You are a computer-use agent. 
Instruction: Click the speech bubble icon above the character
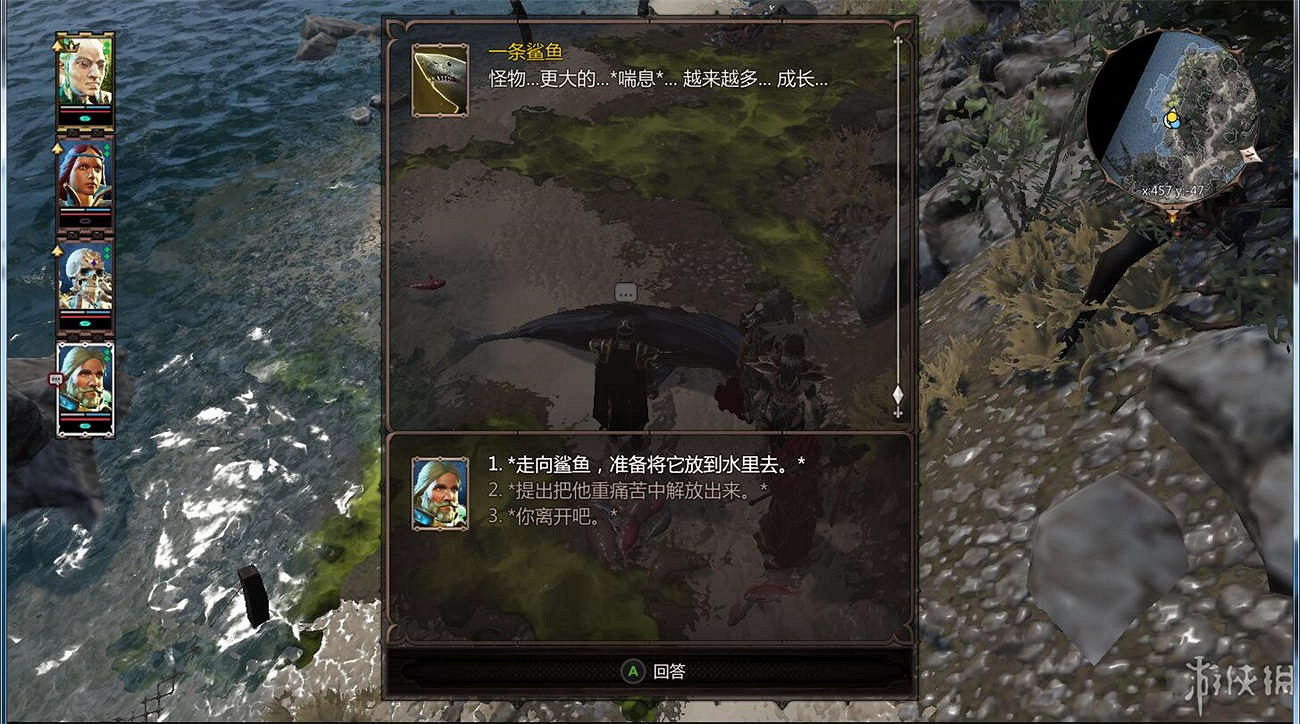[x=626, y=291]
